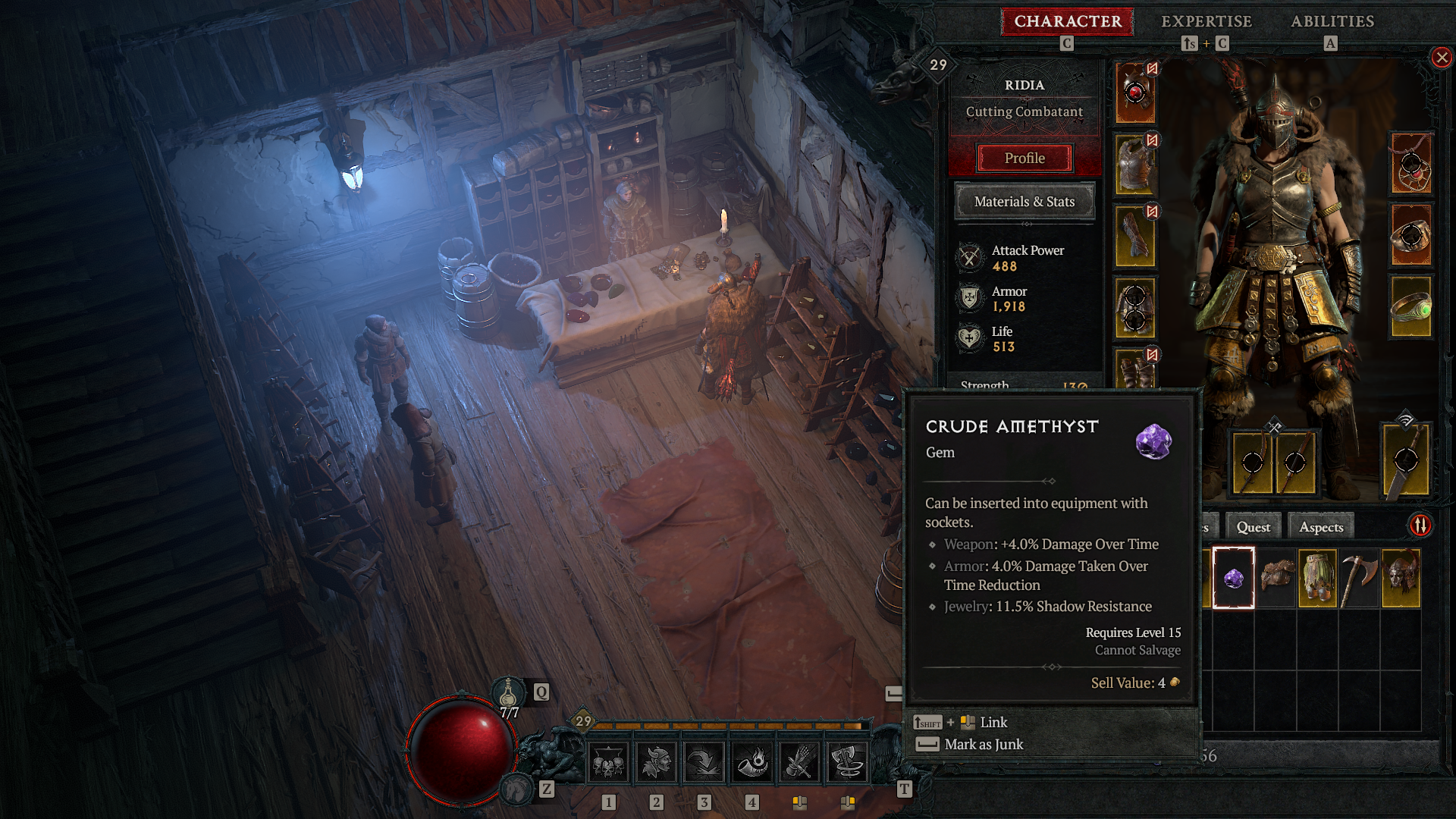Click the Link option in the item tooltip
The height and width of the screenshot is (819, 1456).
point(994,722)
